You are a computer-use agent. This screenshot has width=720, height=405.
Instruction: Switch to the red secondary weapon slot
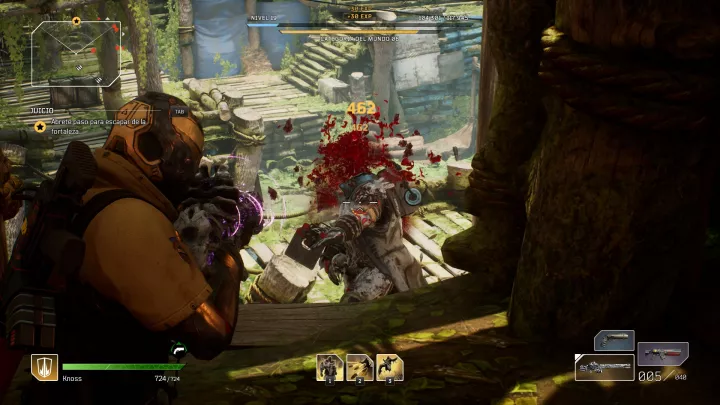click(x=663, y=353)
